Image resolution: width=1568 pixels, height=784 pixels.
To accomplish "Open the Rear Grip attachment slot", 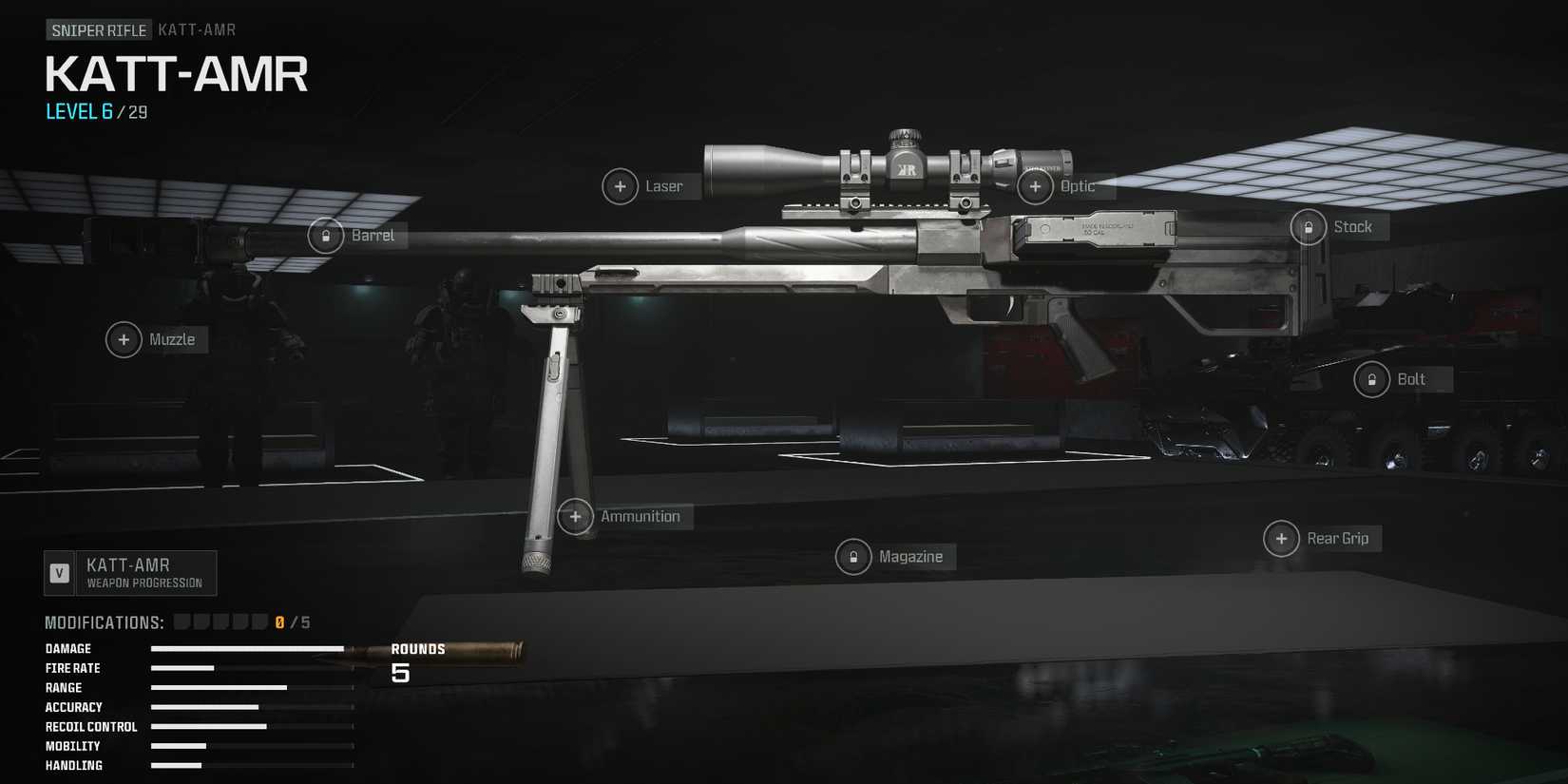I will [x=1281, y=538].
